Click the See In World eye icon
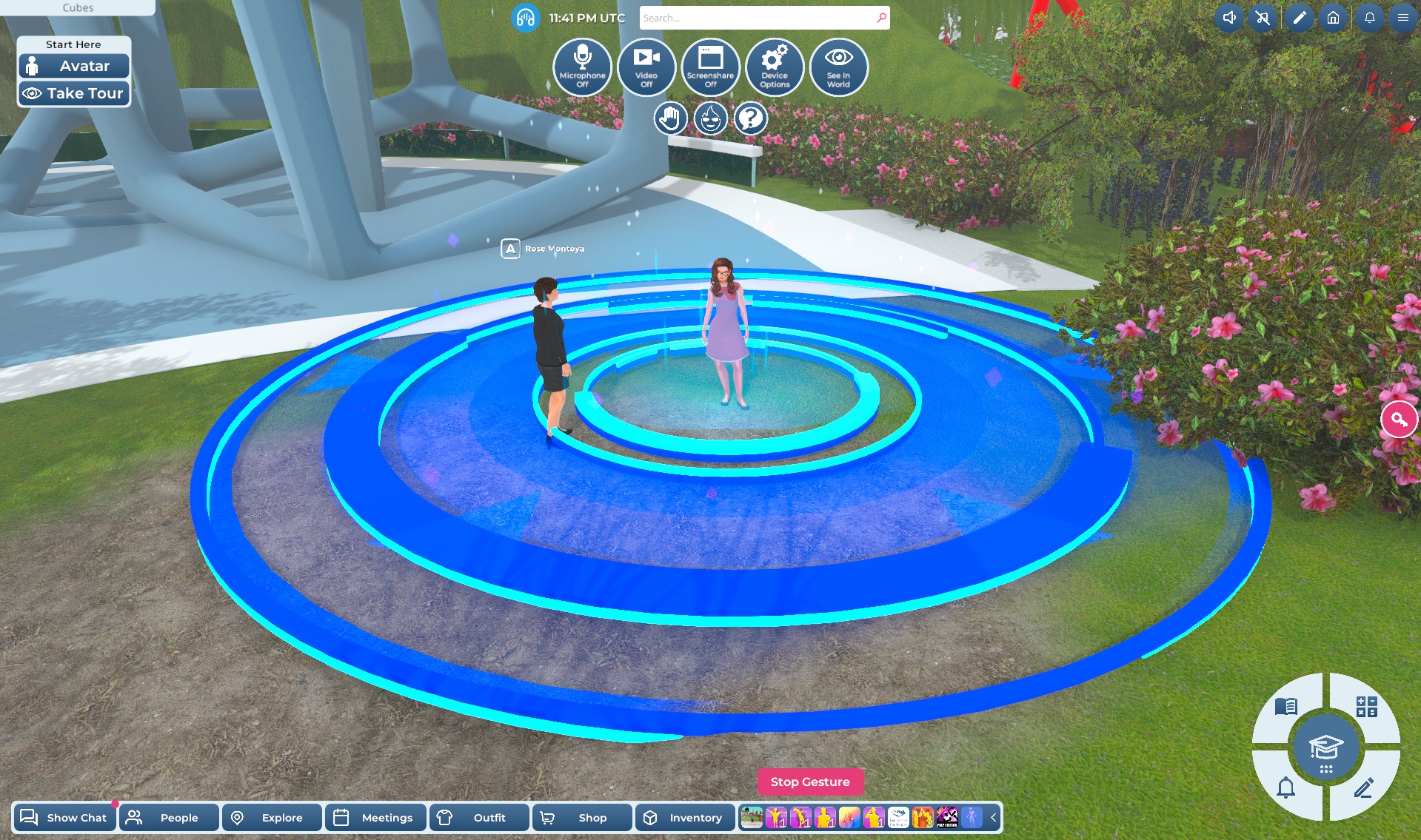 (838, 67)
